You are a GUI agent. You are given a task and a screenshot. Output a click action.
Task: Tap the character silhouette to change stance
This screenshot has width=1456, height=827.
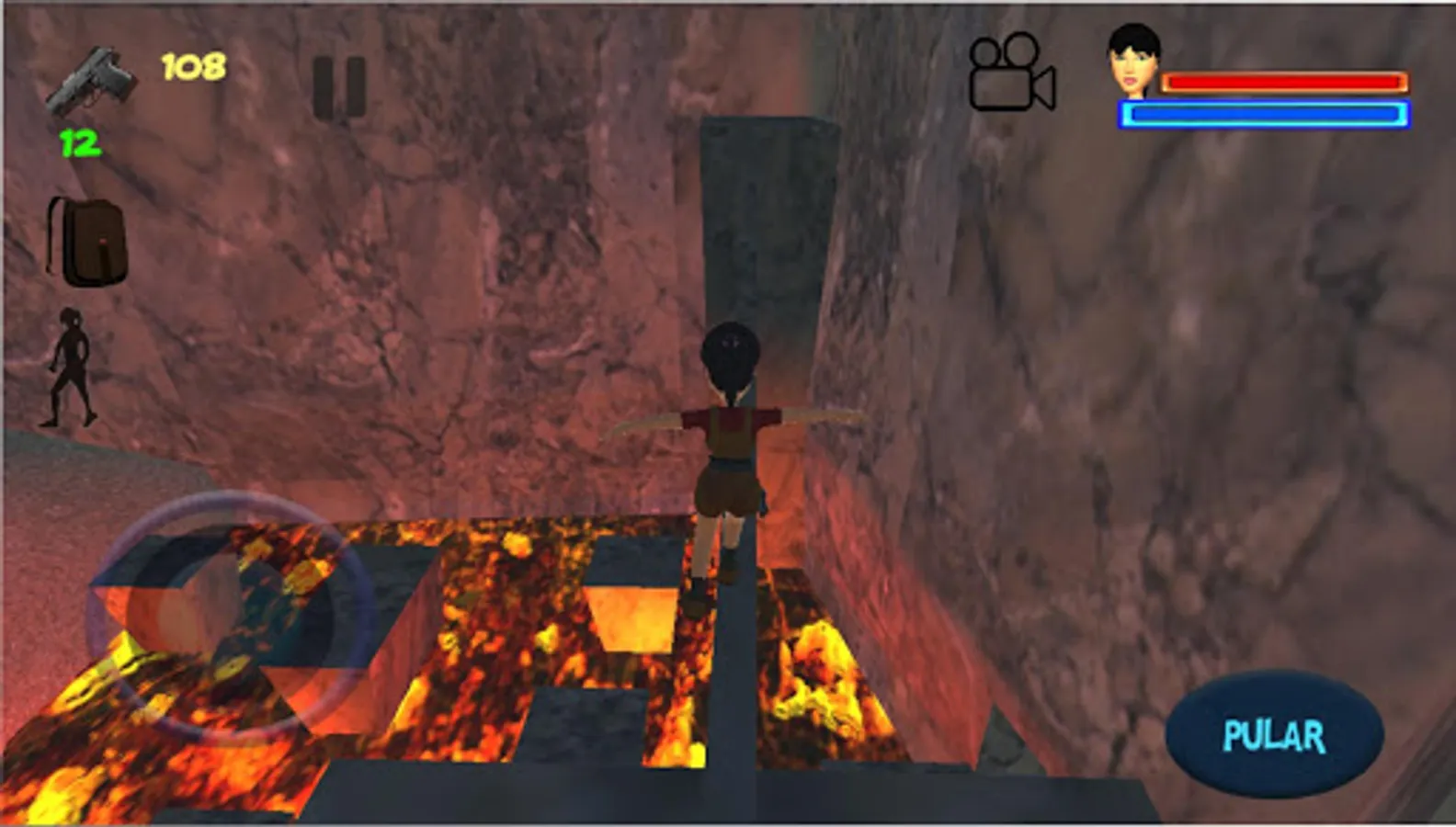click(72, 368)
